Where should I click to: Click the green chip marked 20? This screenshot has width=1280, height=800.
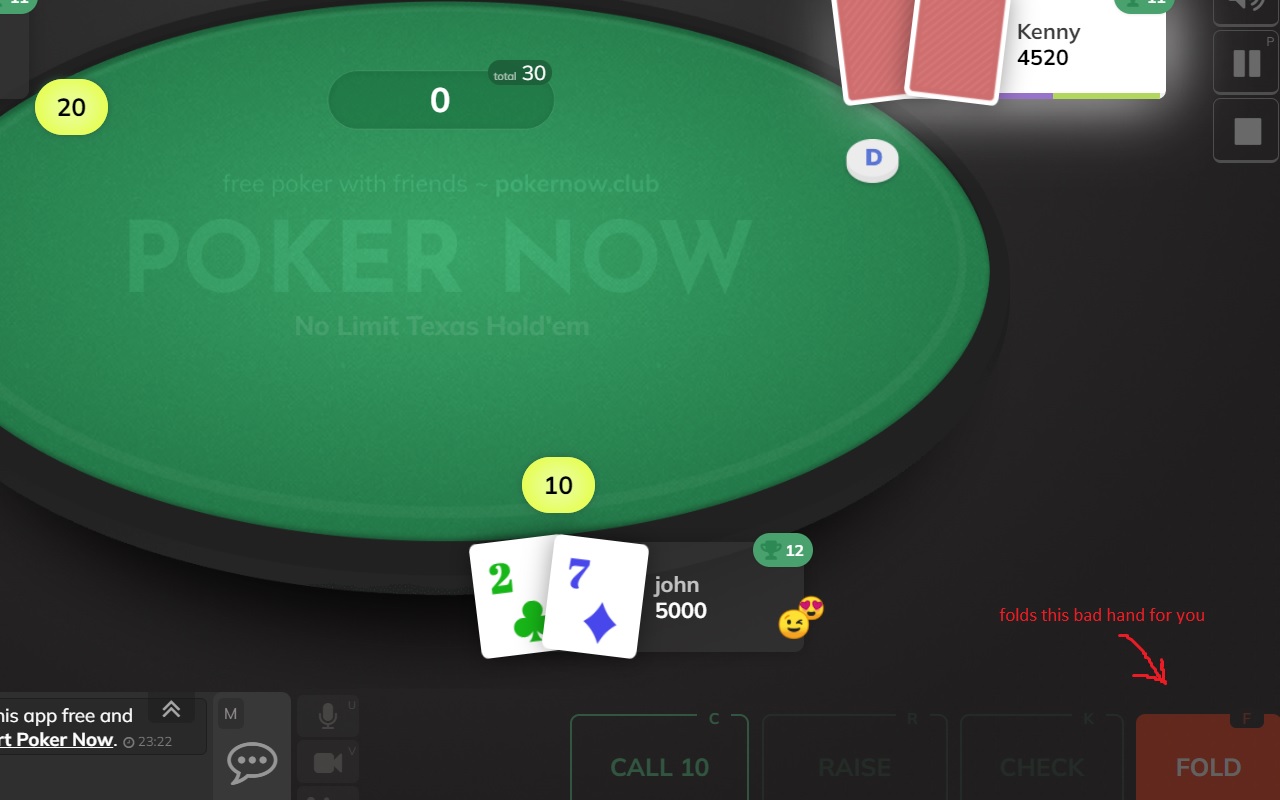71,108
